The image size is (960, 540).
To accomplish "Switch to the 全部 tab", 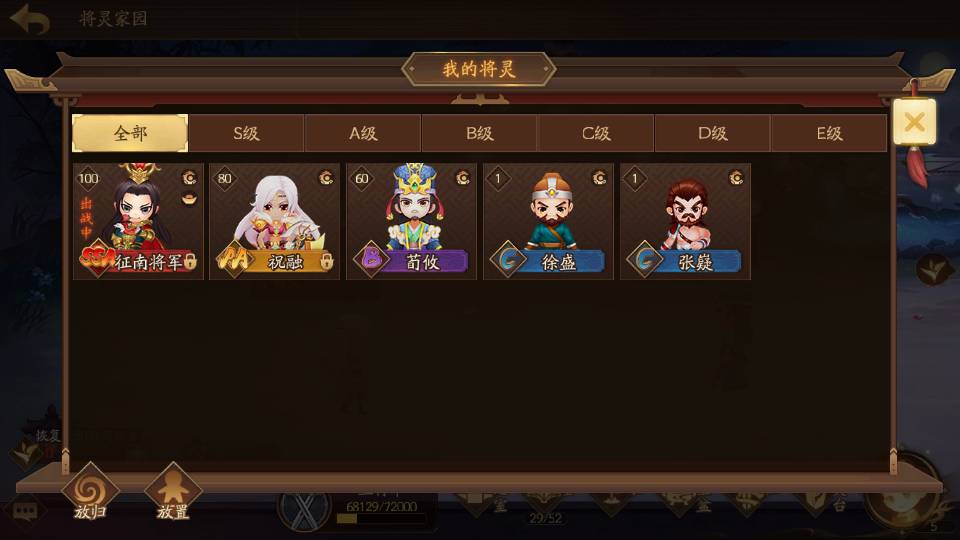I will click(x=130, y=133).
